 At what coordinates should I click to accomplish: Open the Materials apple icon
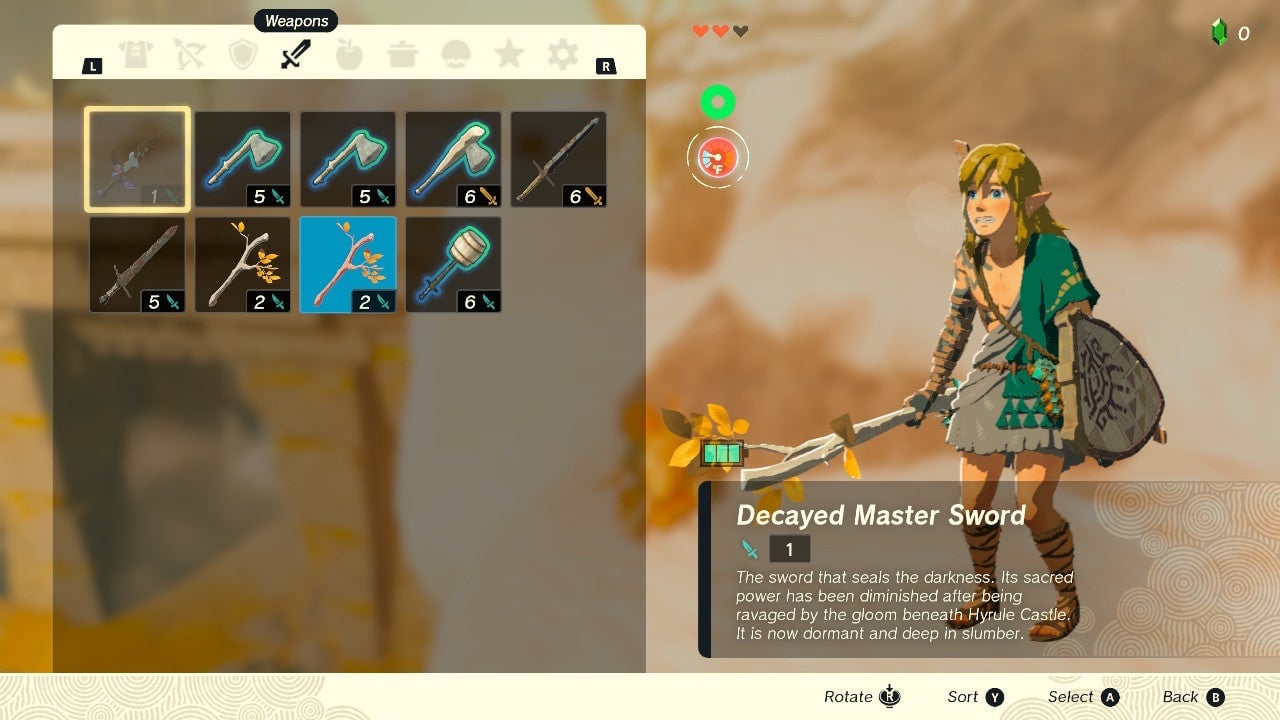(349, 55)
